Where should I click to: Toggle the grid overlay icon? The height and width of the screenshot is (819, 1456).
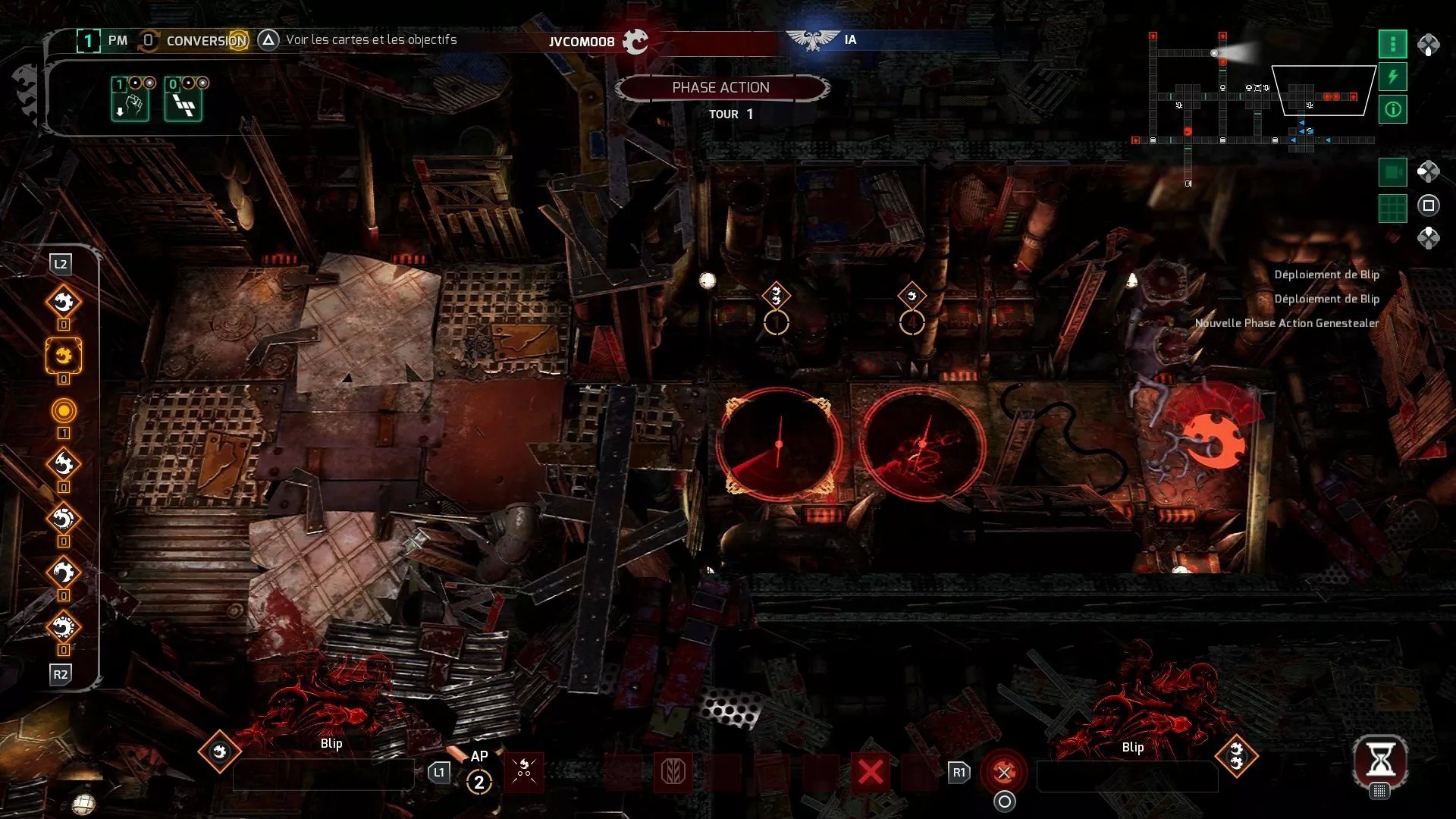pyautogui.click(x=1393, y=208)
